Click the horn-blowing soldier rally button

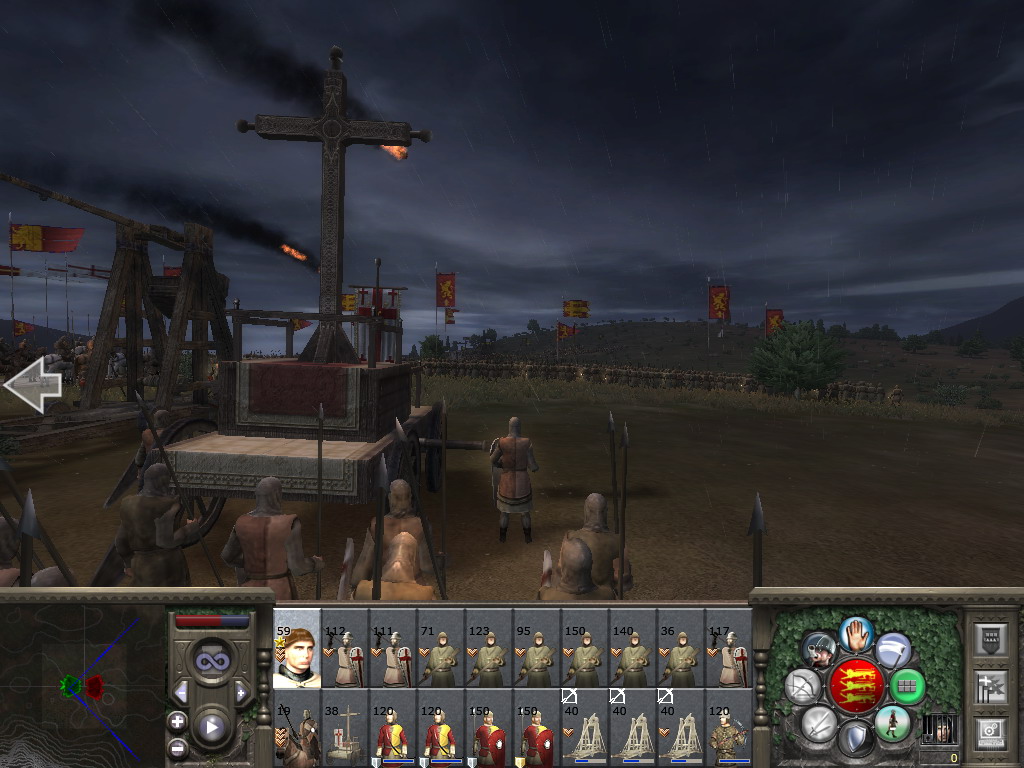[x=820, y=649]
